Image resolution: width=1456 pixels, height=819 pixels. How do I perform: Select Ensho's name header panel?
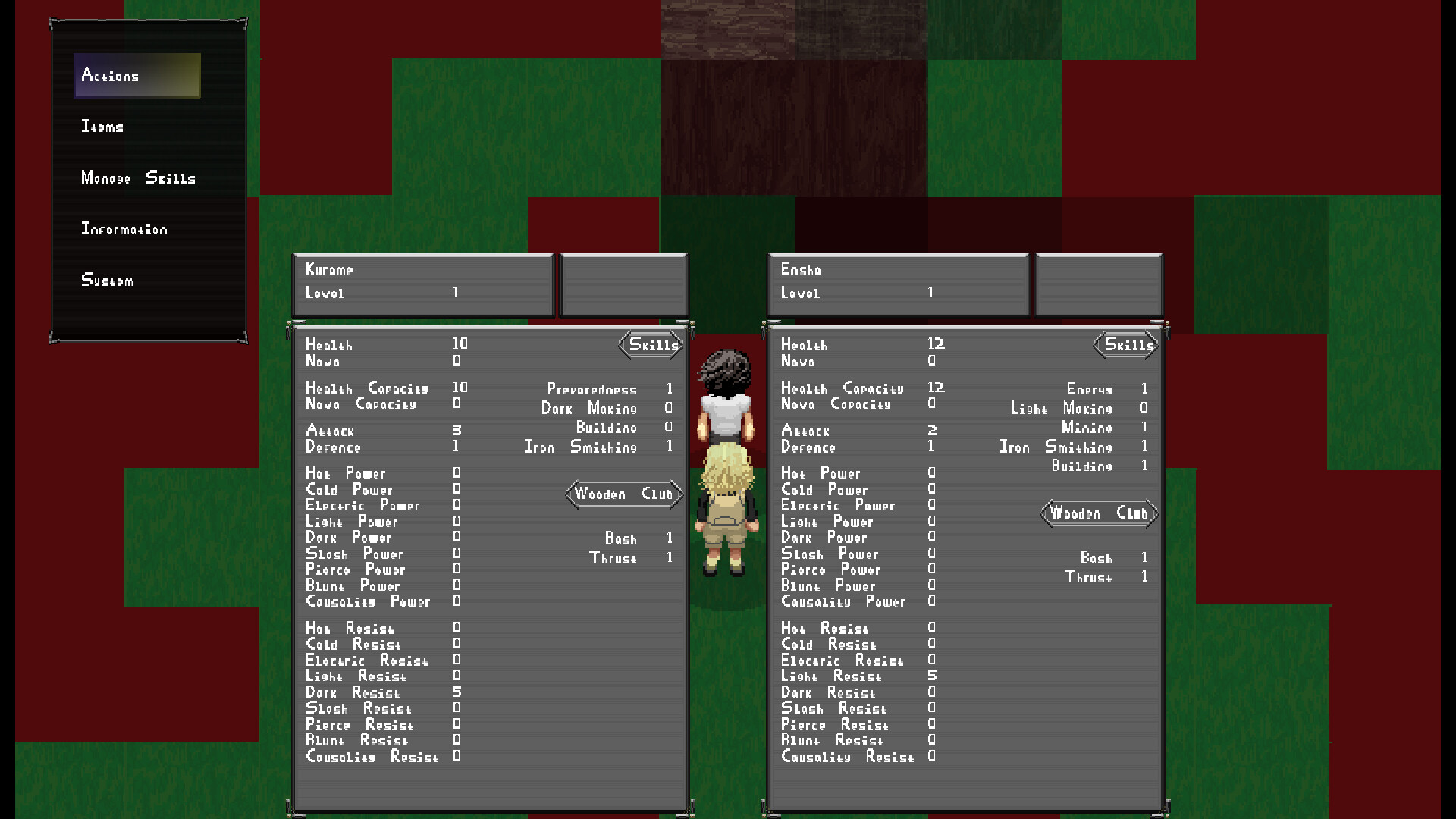click(898, 284)
